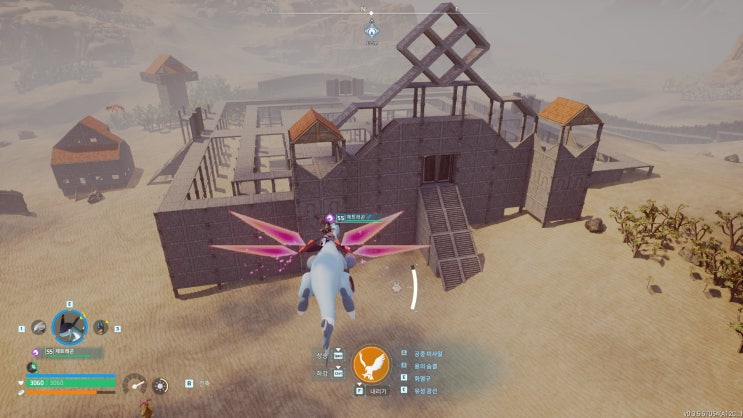Switch to the dark pal on the right

point(101,327)
